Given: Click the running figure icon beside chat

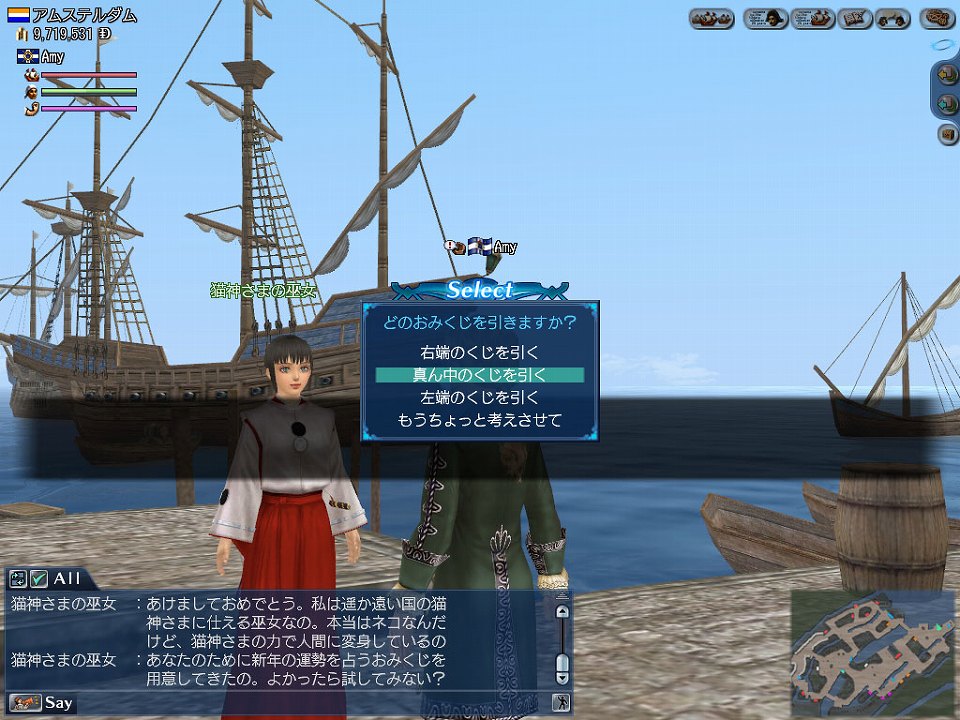Looking at the screenshot, I should tap(562, 702).
